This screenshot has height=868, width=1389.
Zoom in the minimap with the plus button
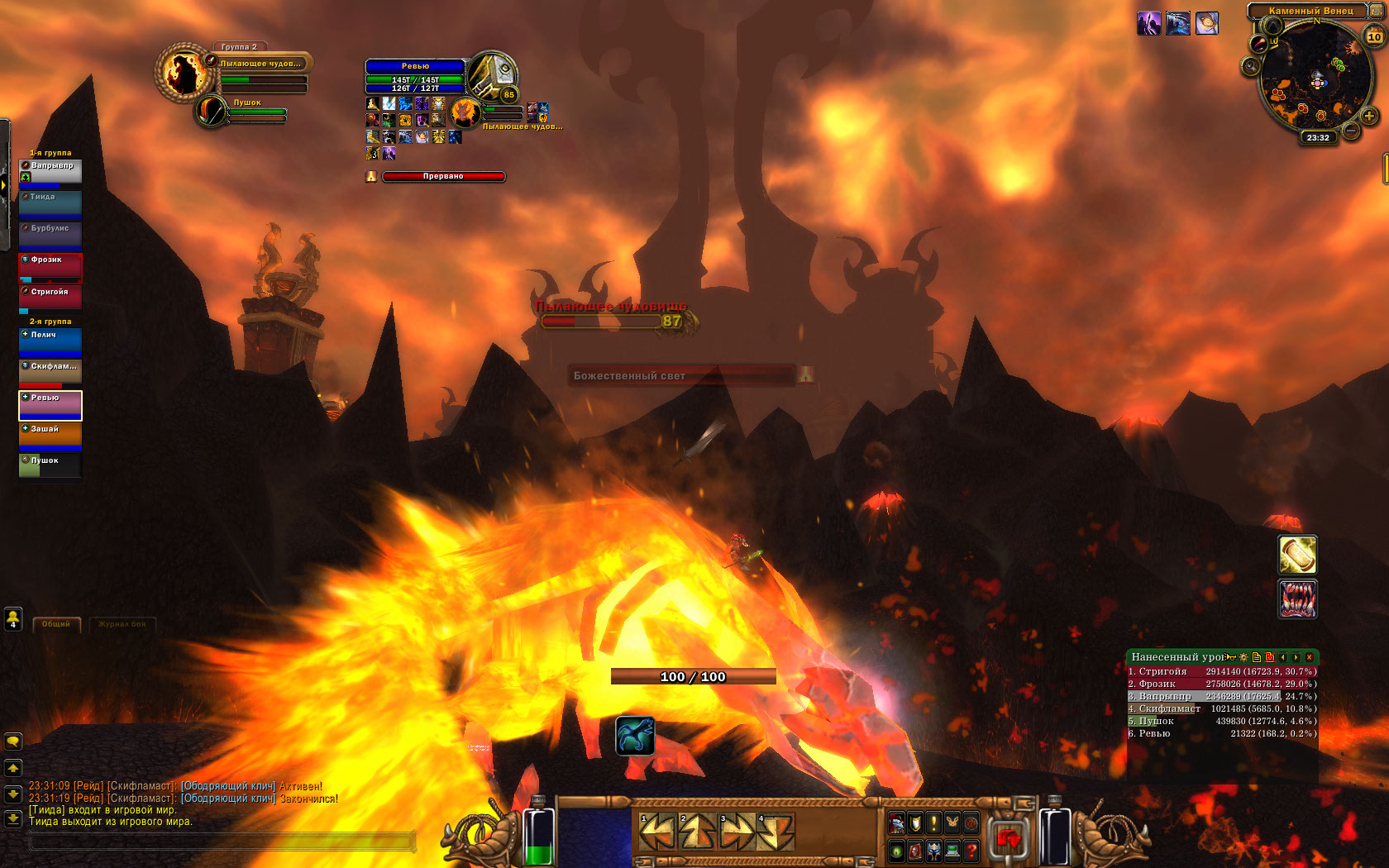1369,117
